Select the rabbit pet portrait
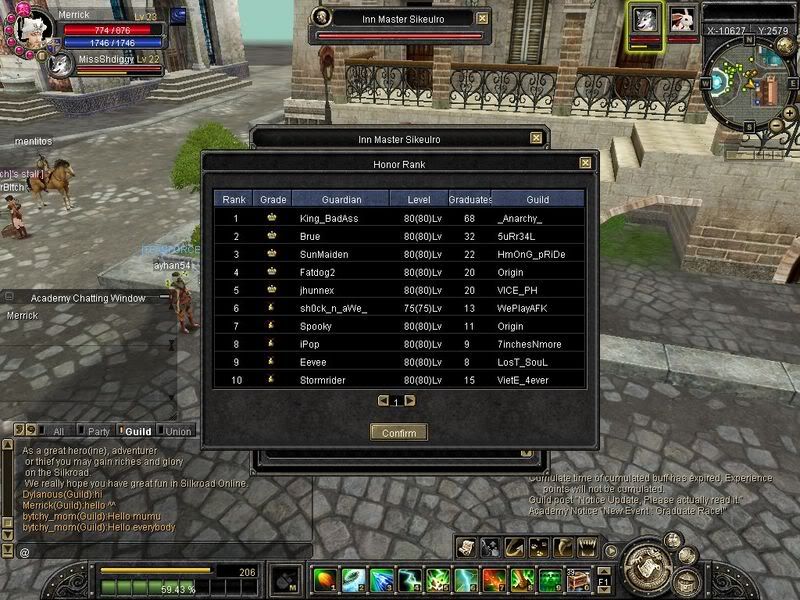This screenshot has height=600, width=800. point(682,19)
